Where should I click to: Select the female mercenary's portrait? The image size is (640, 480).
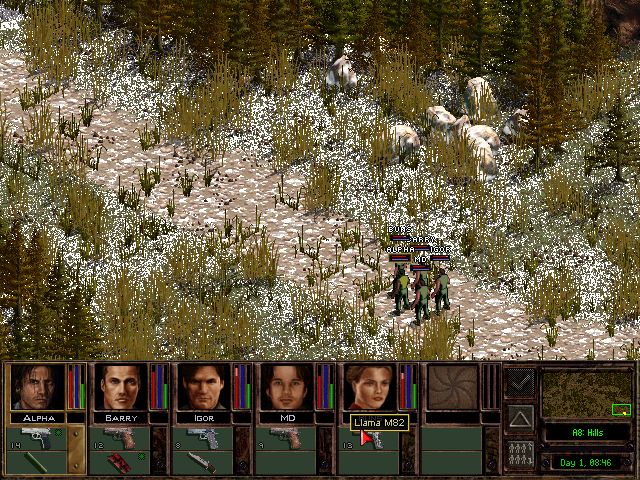[371, 387]
